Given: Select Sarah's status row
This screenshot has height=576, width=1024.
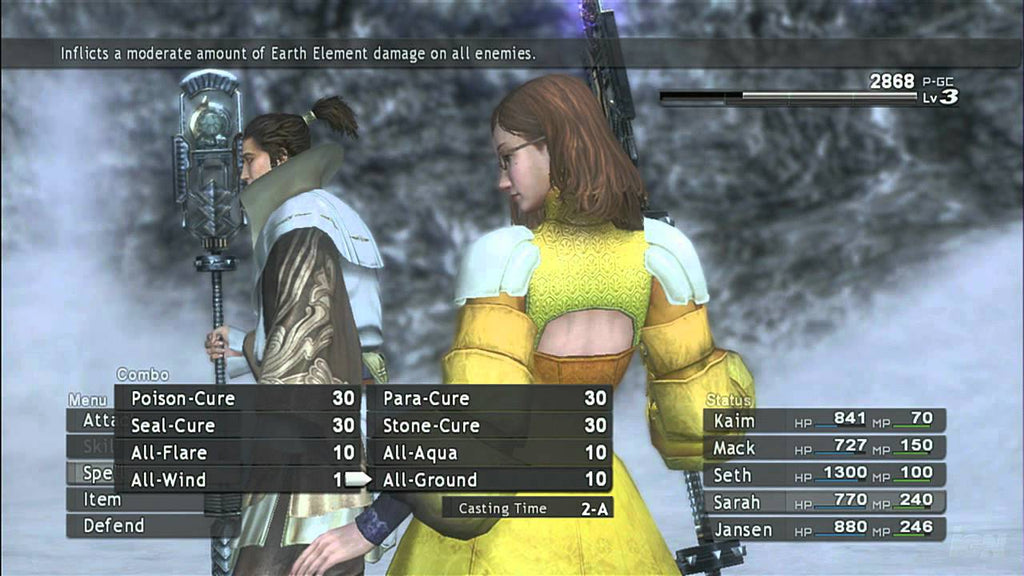Looking at the screenshot, I should pyautogui.click(x=824, y=501).
